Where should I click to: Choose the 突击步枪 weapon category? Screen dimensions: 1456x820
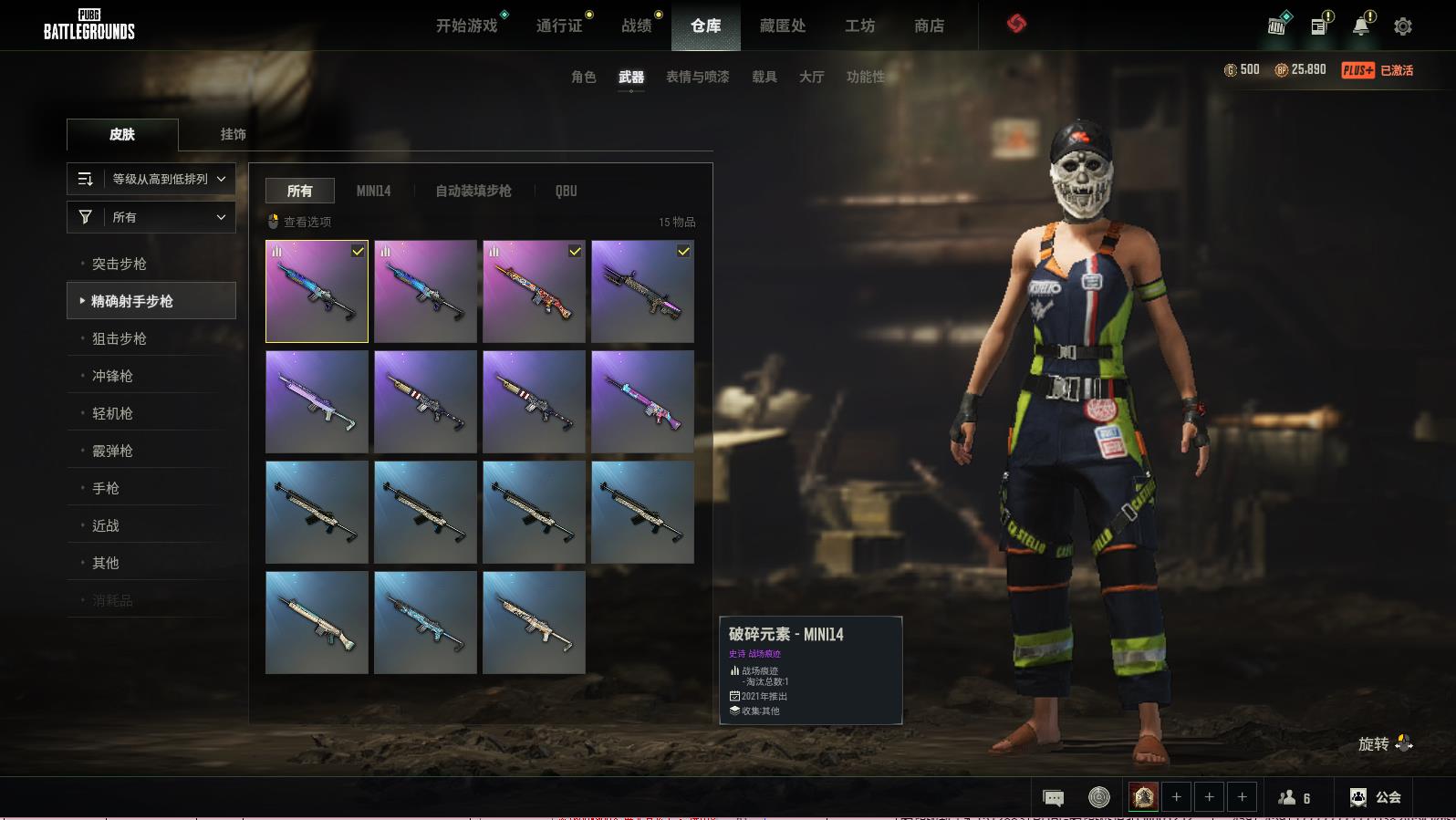120,264
